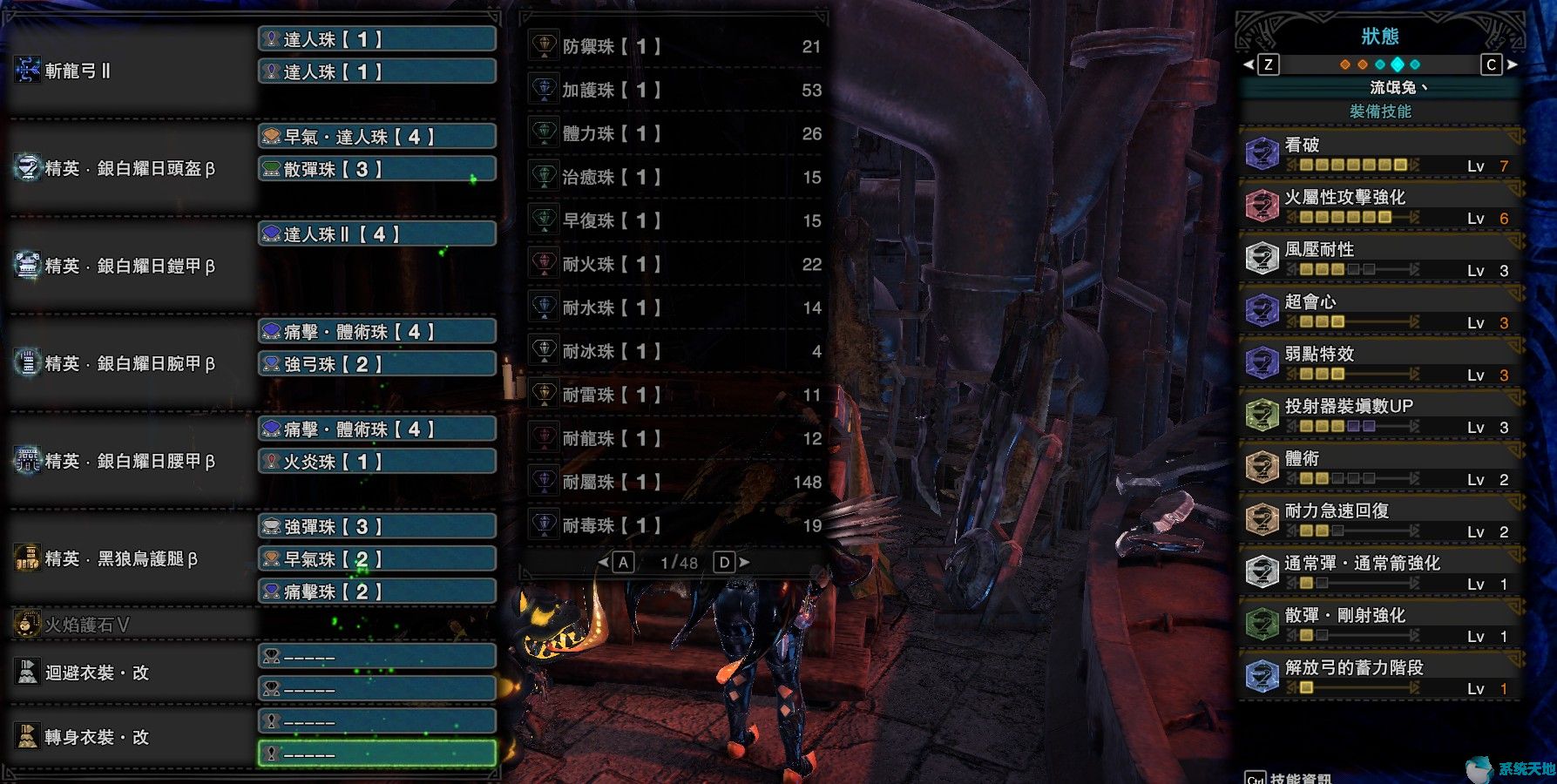Open the 迴避衣裝・改 mantle entry
The width and height of the screenshot is (1557, 784).
[x=98, y=672]
